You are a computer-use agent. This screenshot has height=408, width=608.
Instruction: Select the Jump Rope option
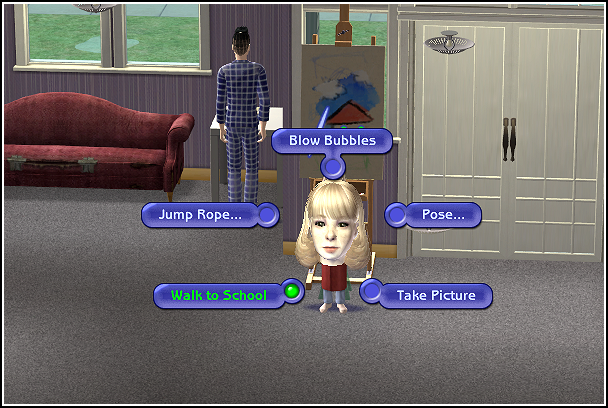[200, 215]
